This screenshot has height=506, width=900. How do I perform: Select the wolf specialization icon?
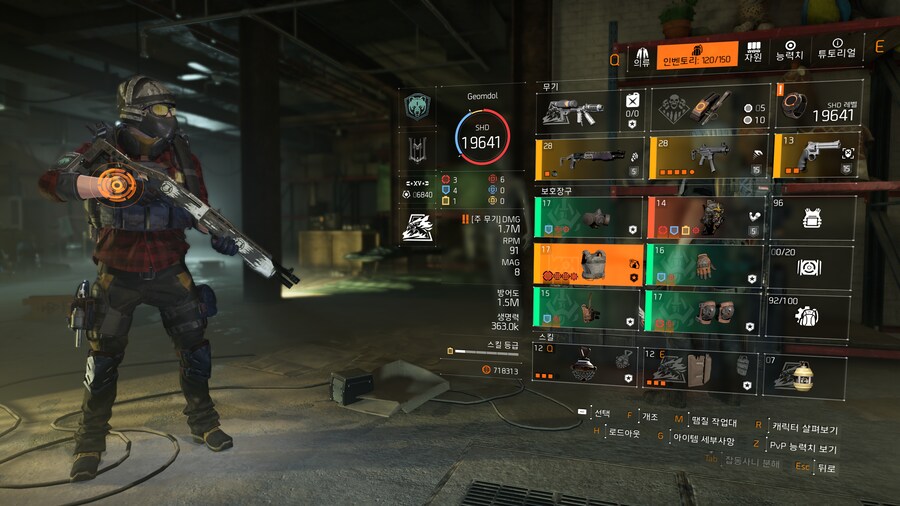(x=416, y=229)
